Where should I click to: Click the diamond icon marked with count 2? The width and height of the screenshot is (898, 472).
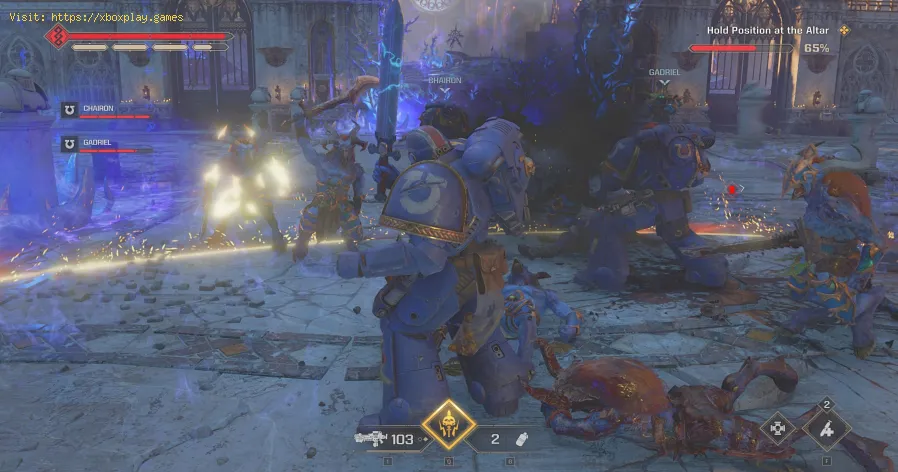click(x=826, y=431)
